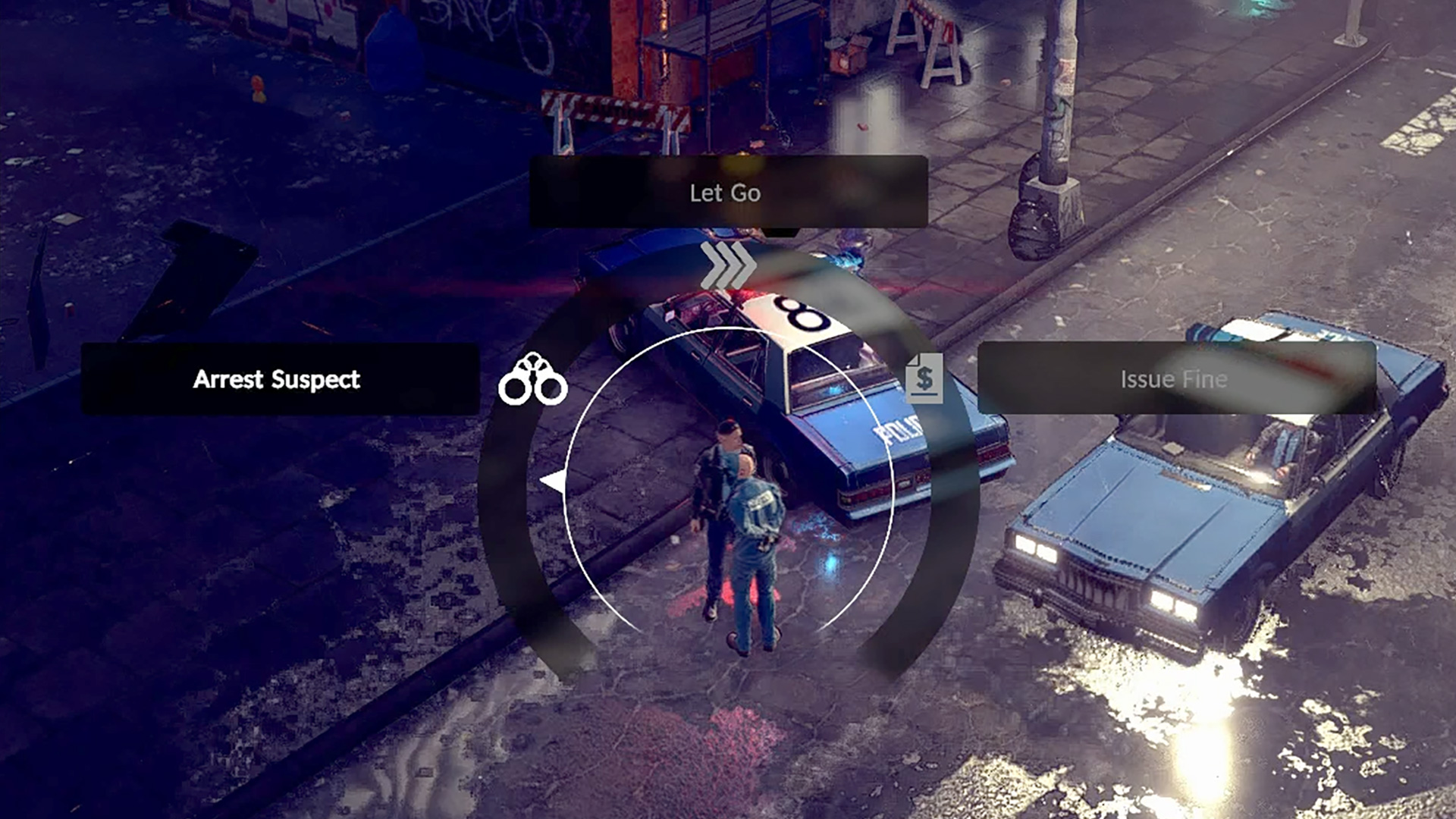Click the handcuffs icon
Viewport: 1456px width, 819px height.
coord(532,379)
